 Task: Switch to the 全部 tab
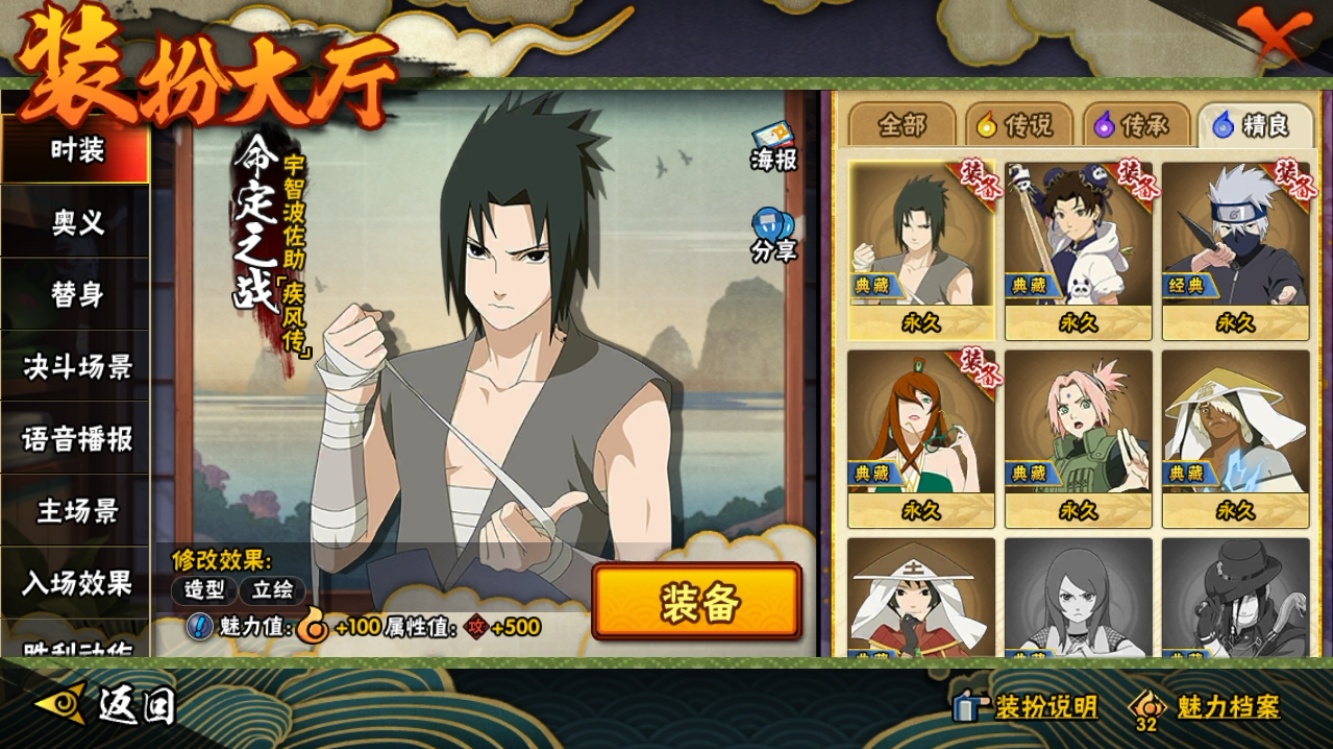902,126
